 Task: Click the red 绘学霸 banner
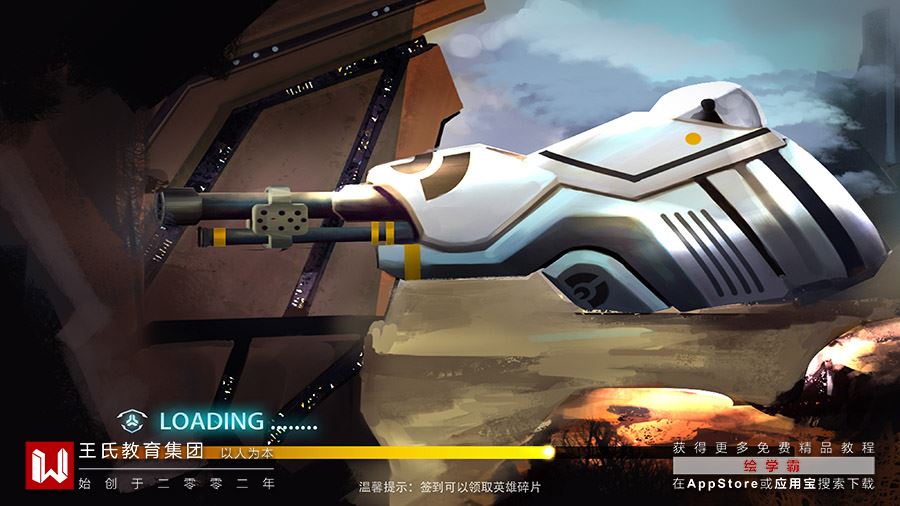773,466
